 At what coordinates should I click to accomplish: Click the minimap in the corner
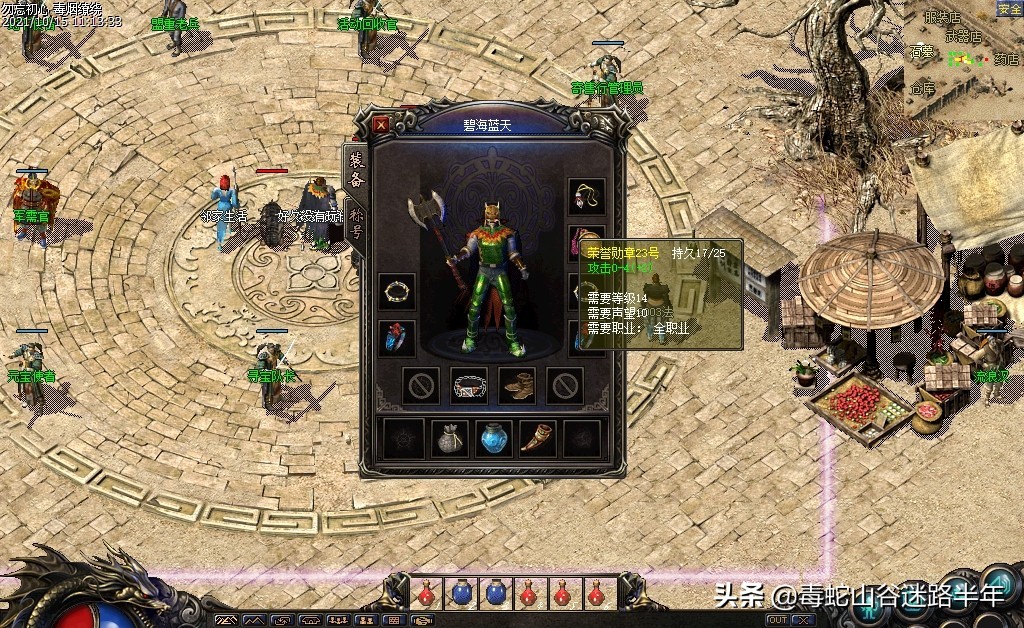pyautogui.click(x=962, y=60)
